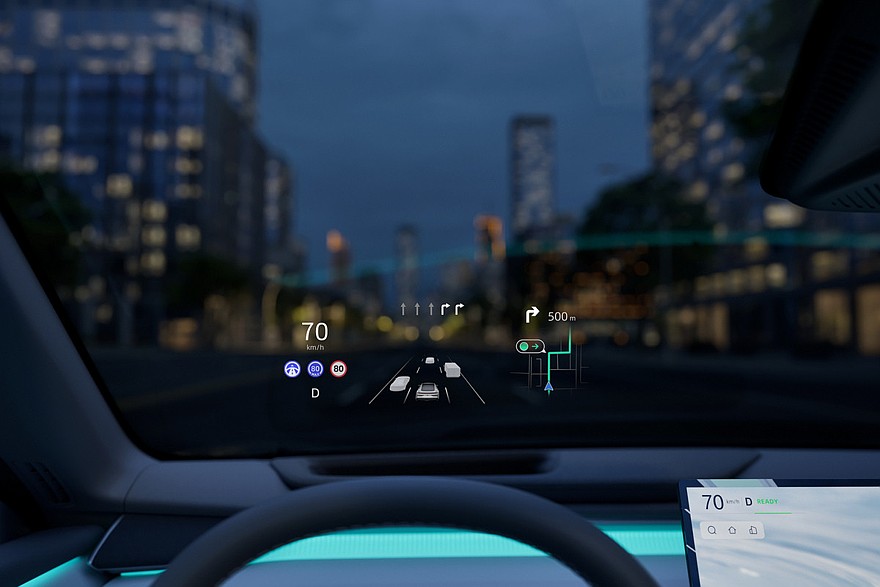Select the right-turn arrow next to 500 m
This screenshot has height=587, width=880.
tap(532, 316)
